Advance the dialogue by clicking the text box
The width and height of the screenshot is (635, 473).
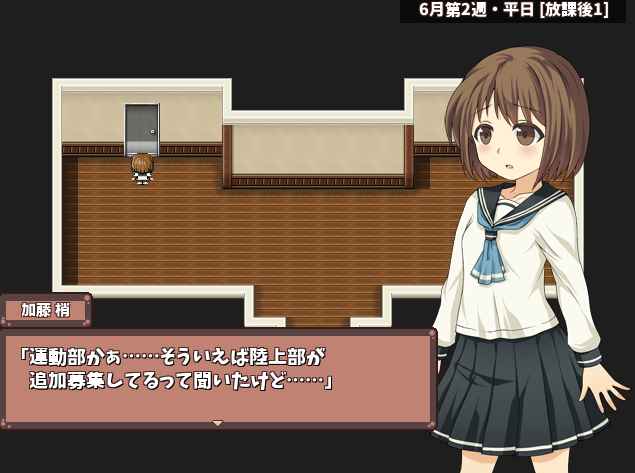point(218,375)
